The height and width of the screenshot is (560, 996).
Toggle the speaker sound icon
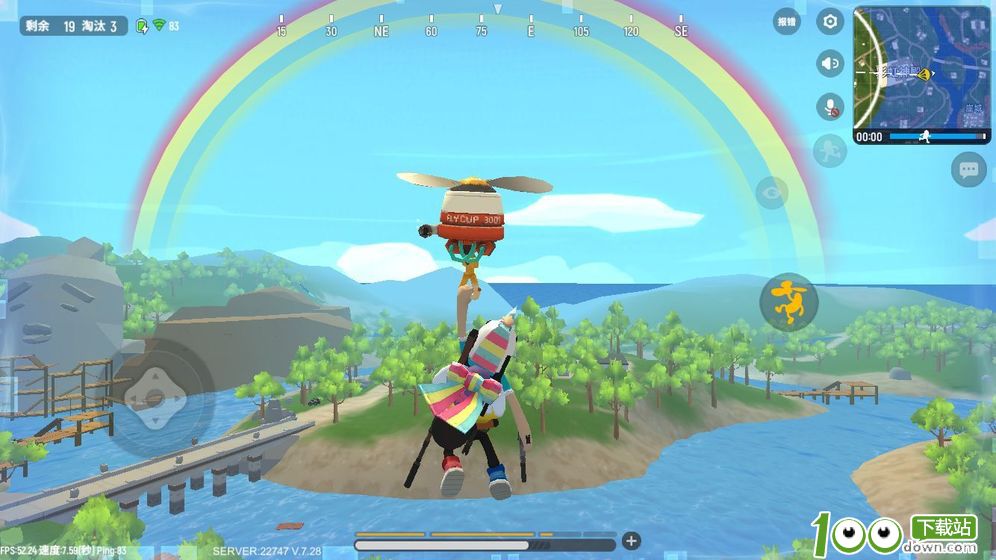coord(829,63)
